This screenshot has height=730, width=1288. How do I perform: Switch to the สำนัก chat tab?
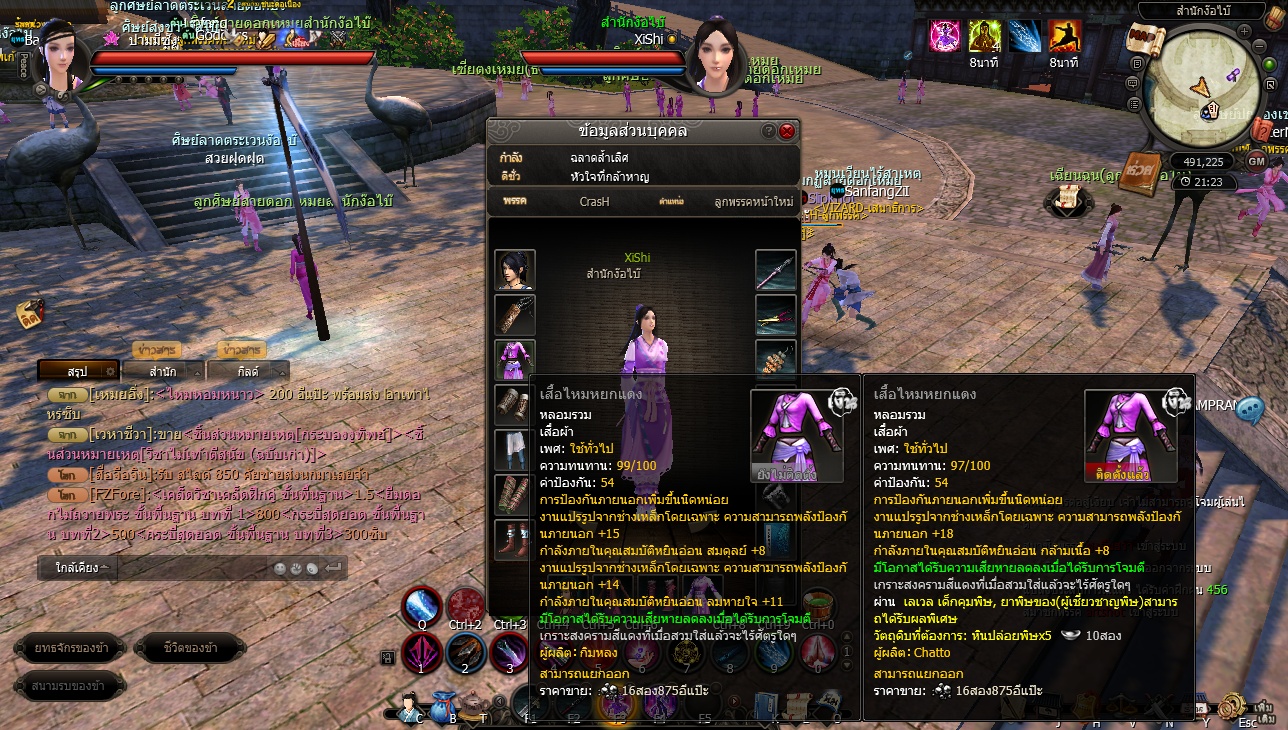163,371
